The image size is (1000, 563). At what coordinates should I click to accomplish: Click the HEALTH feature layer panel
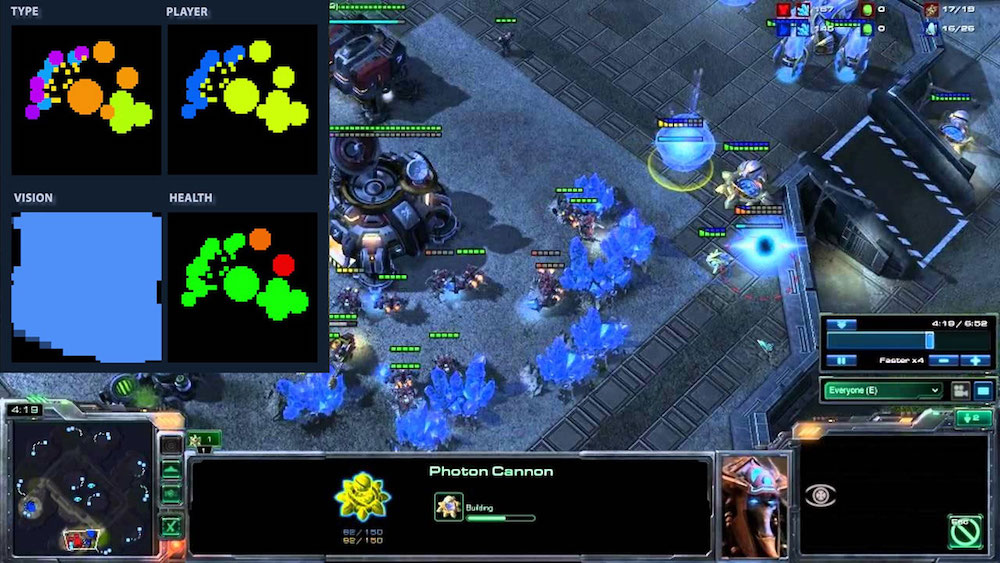pyautogui.click(x=242, y=286)
